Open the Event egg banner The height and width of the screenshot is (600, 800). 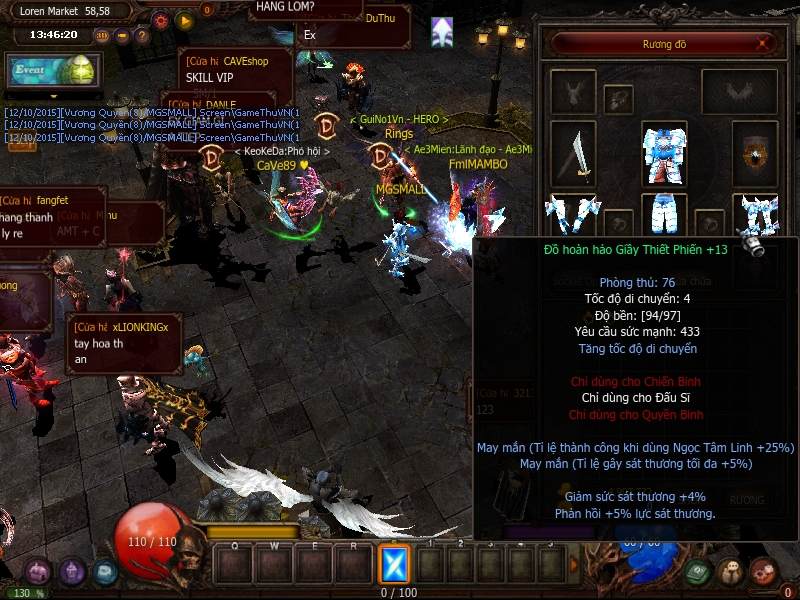[51, 71]
